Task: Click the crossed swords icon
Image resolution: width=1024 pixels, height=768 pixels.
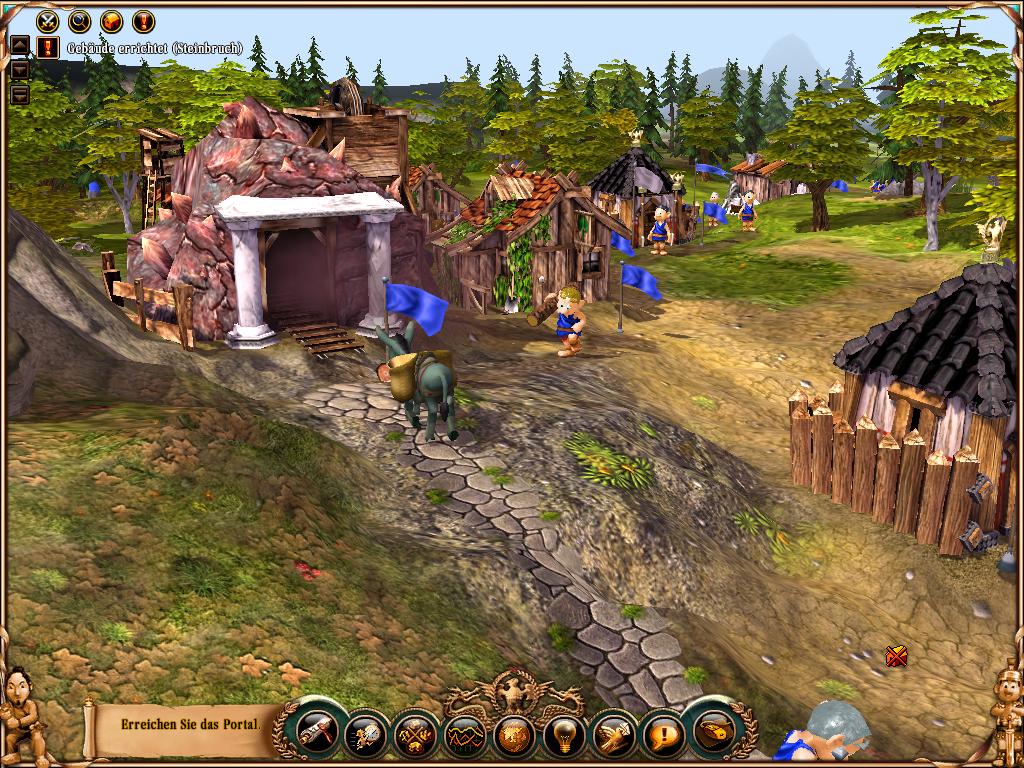Action: 48,20
